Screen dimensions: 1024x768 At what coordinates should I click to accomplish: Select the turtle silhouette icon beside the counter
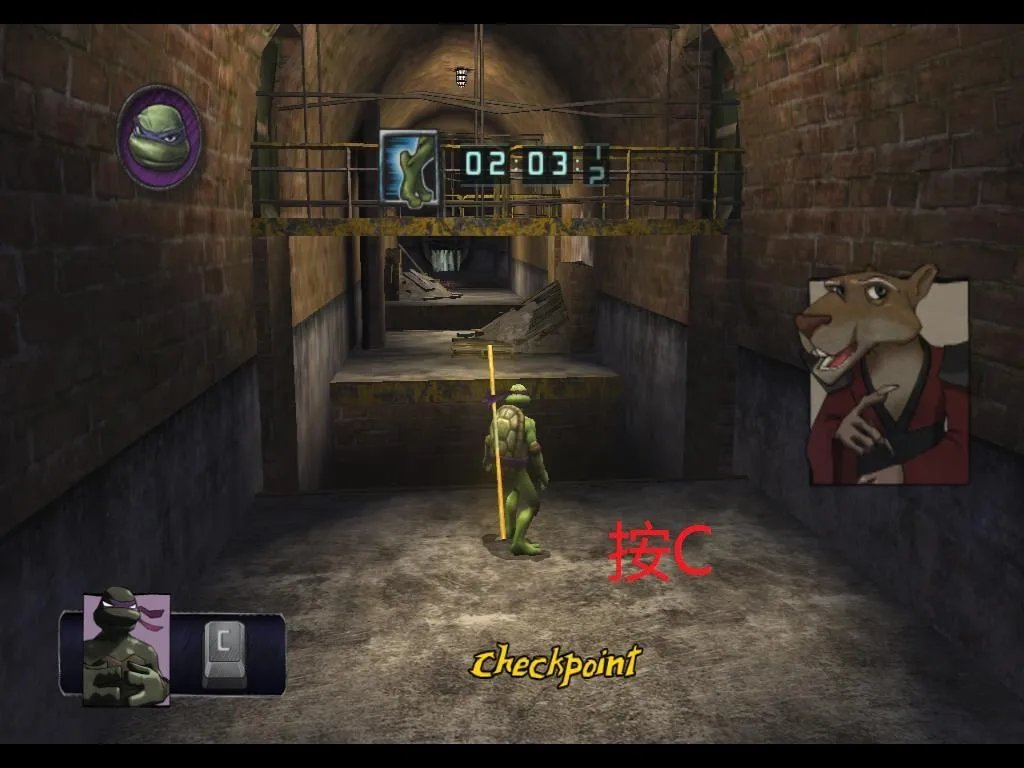pos(409,168)
